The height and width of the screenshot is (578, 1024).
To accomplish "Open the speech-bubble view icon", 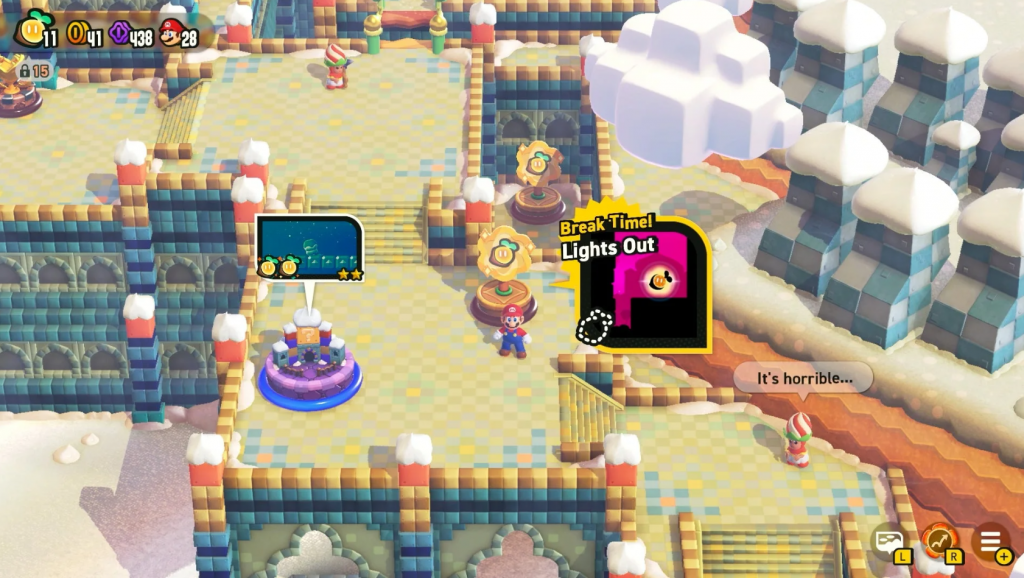I will point(889,541).
